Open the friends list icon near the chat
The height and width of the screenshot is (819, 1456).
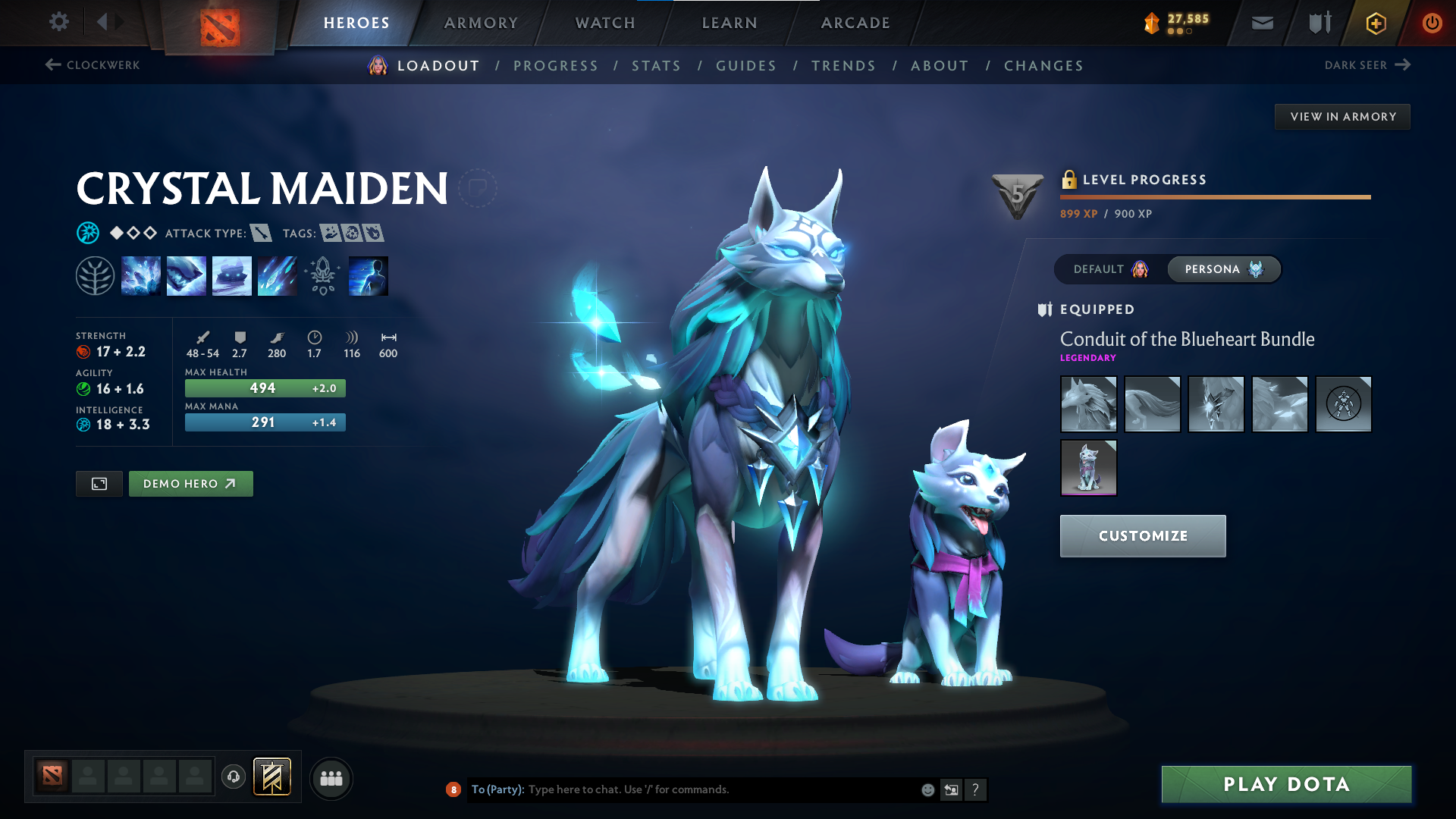tap(331, 777)
